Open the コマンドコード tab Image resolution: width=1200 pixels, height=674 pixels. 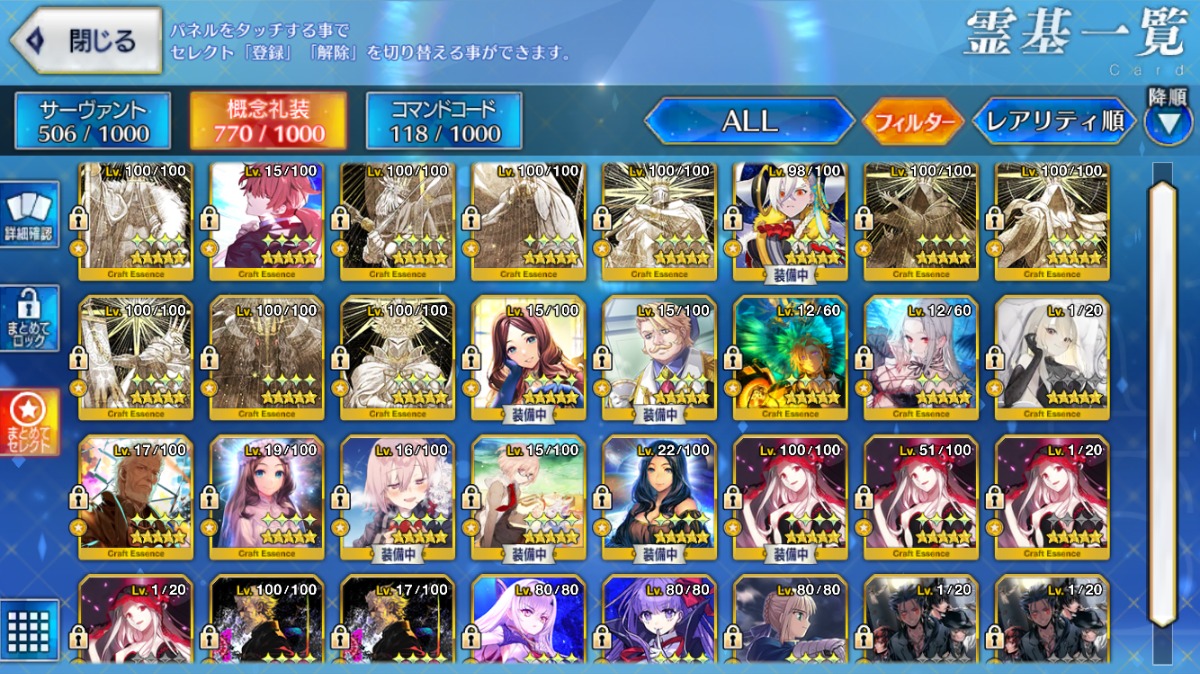pyautogui.click(x=444, y=121)
